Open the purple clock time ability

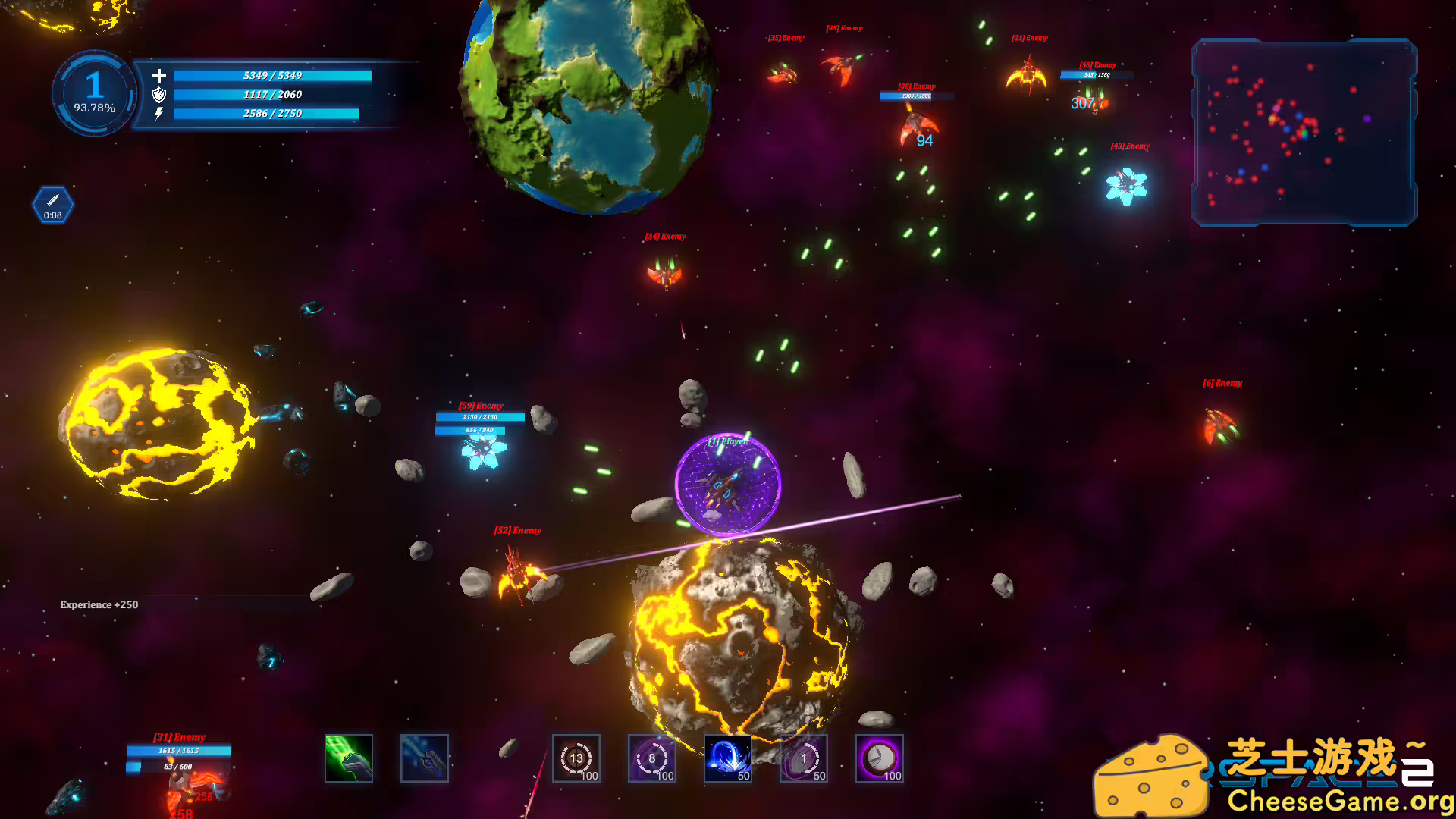(880, 758)
